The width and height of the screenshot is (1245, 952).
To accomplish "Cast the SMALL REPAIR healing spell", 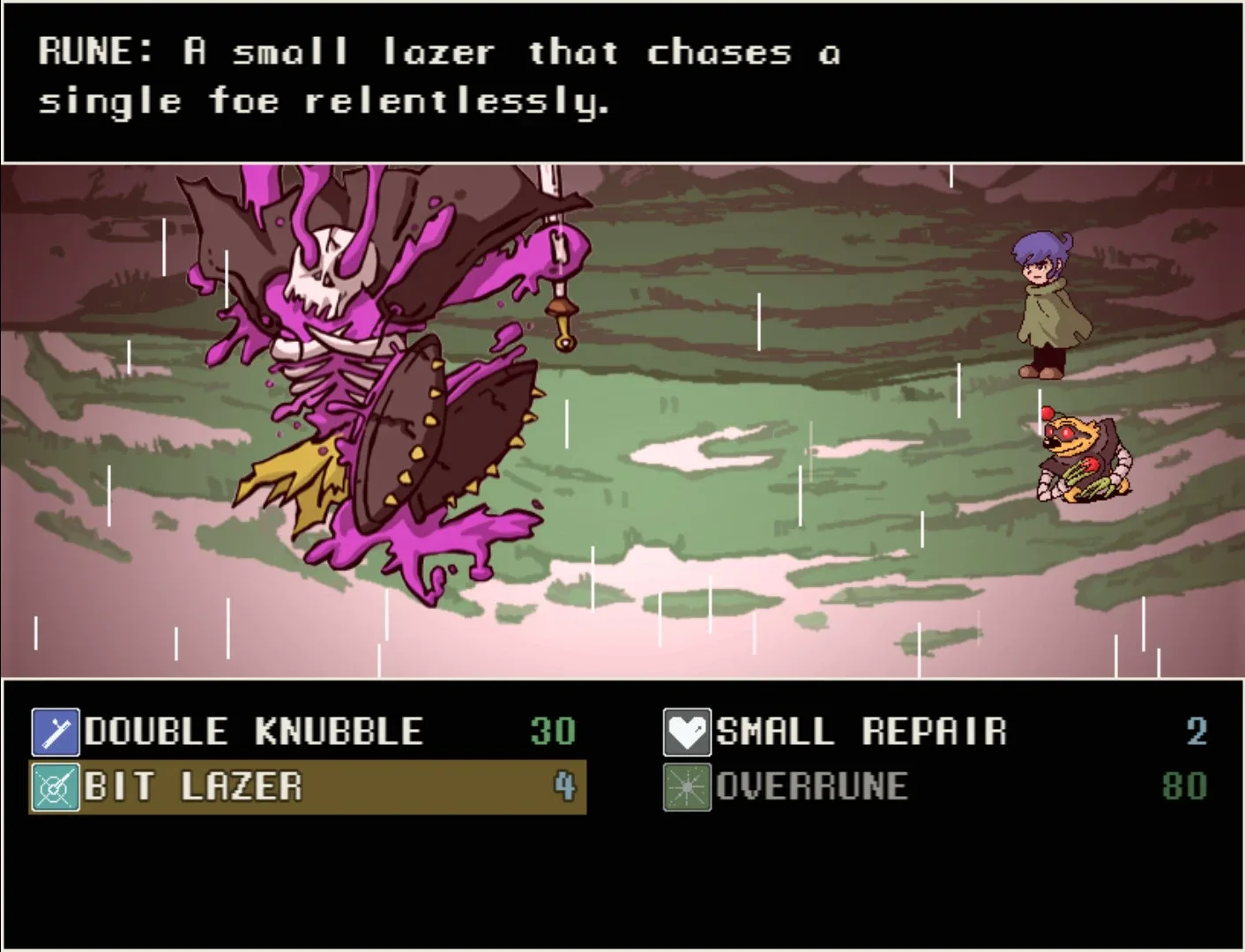I will coord(860,732).
